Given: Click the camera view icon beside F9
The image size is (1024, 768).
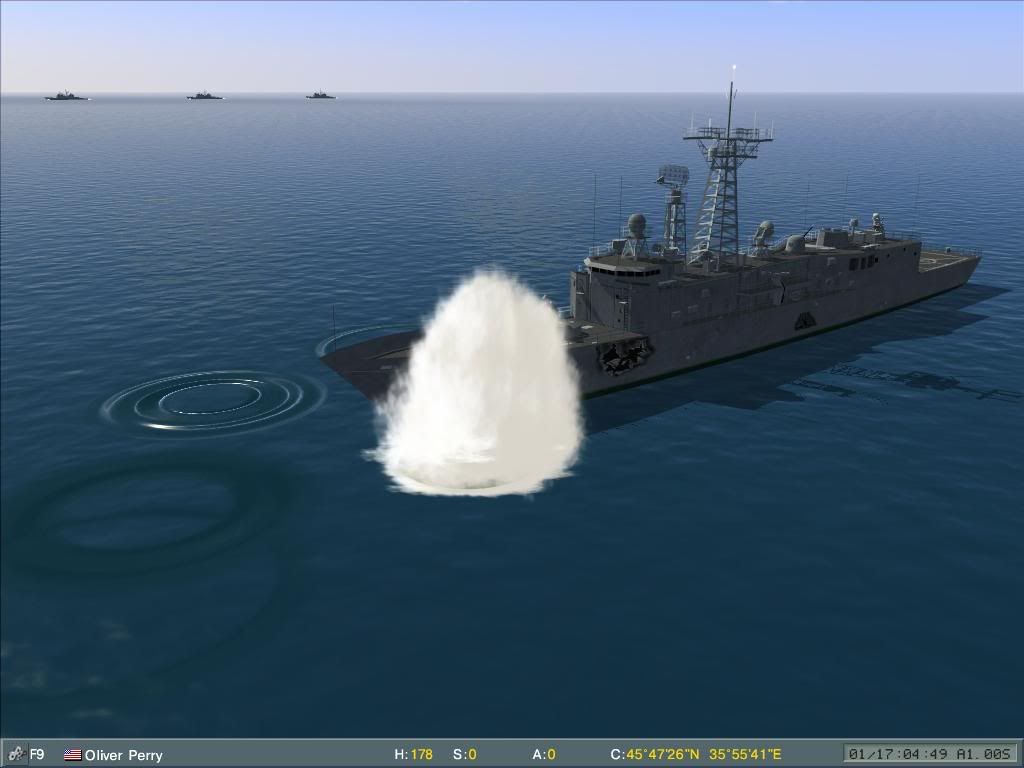Looking at the screenshot, I should pos(15,754).
